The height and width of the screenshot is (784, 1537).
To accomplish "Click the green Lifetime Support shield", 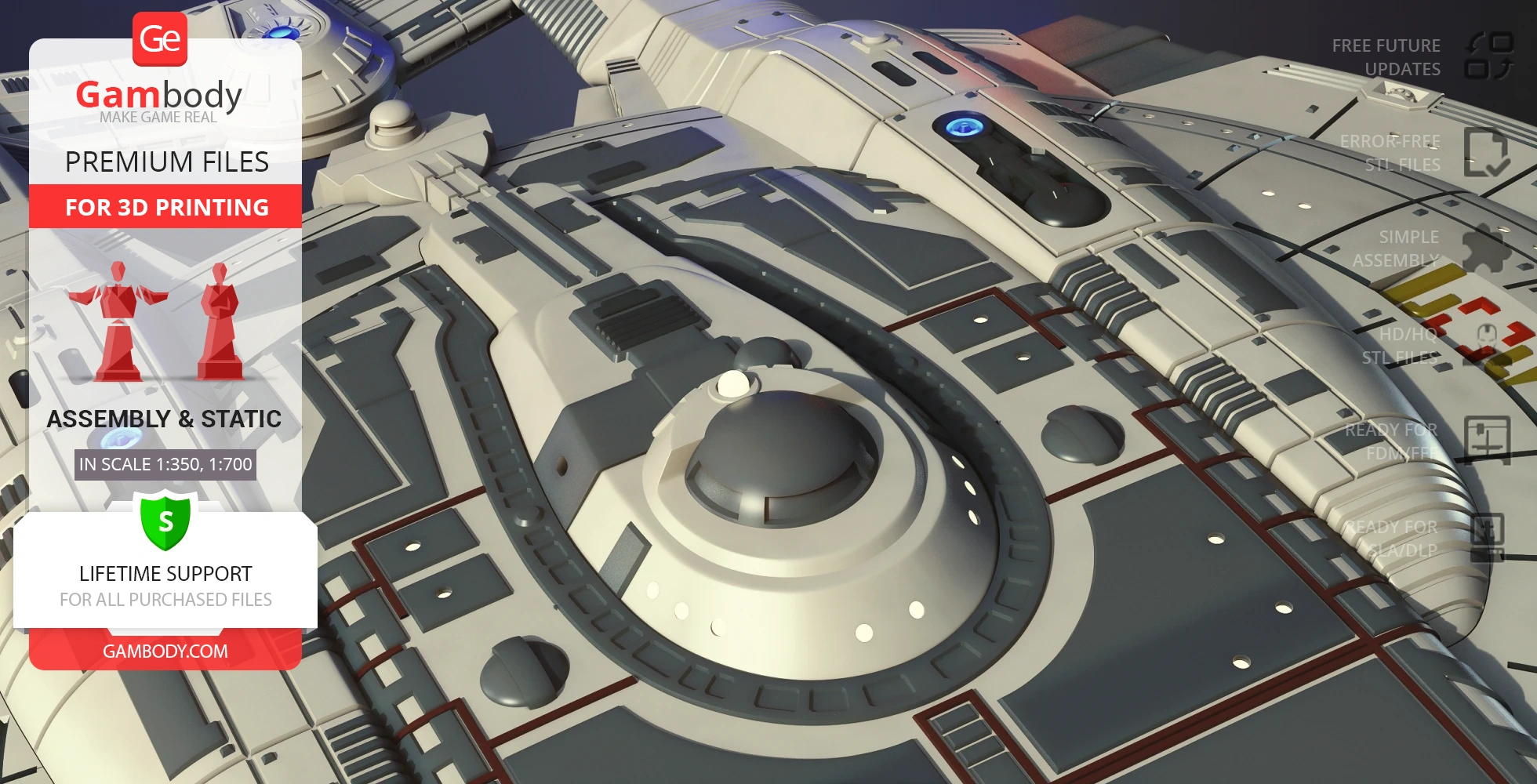I will [165, 520].
